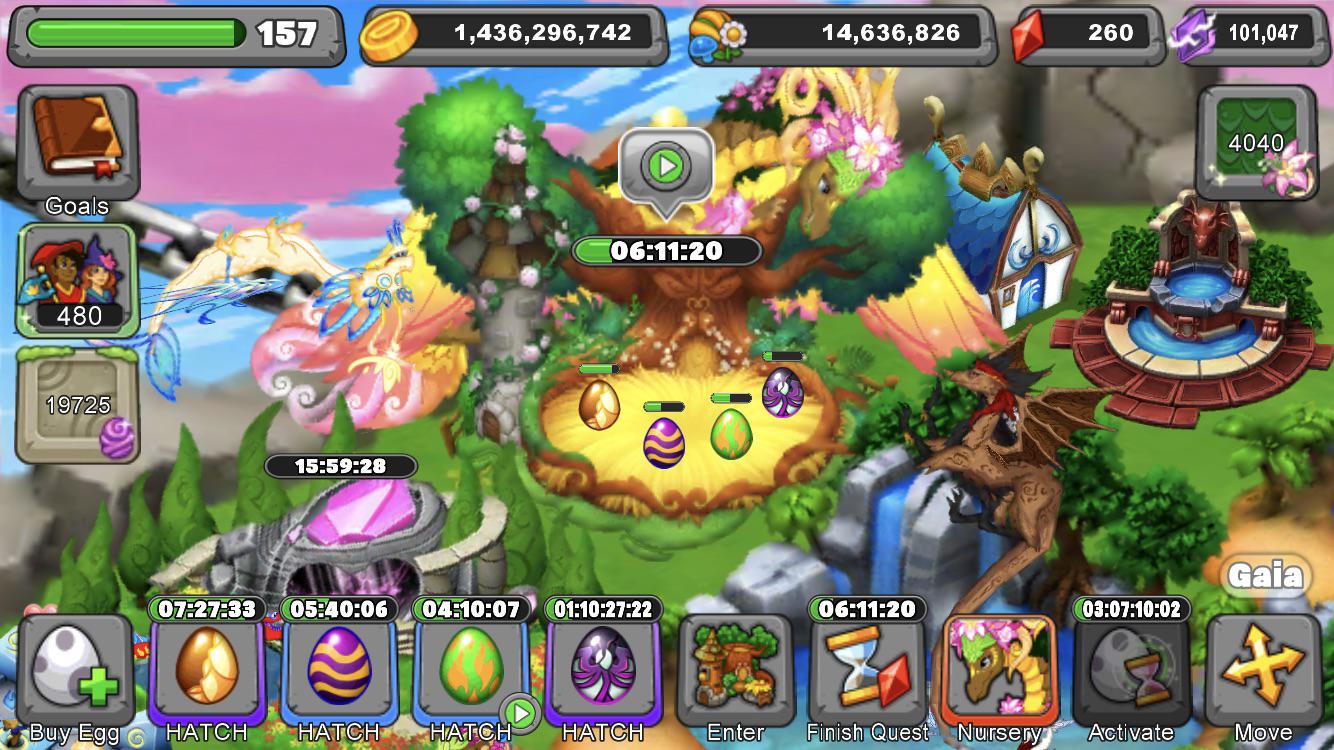1334x750 pixels.
Task: Tap the 15:59:28 timer above the cave
Action: 340,464
